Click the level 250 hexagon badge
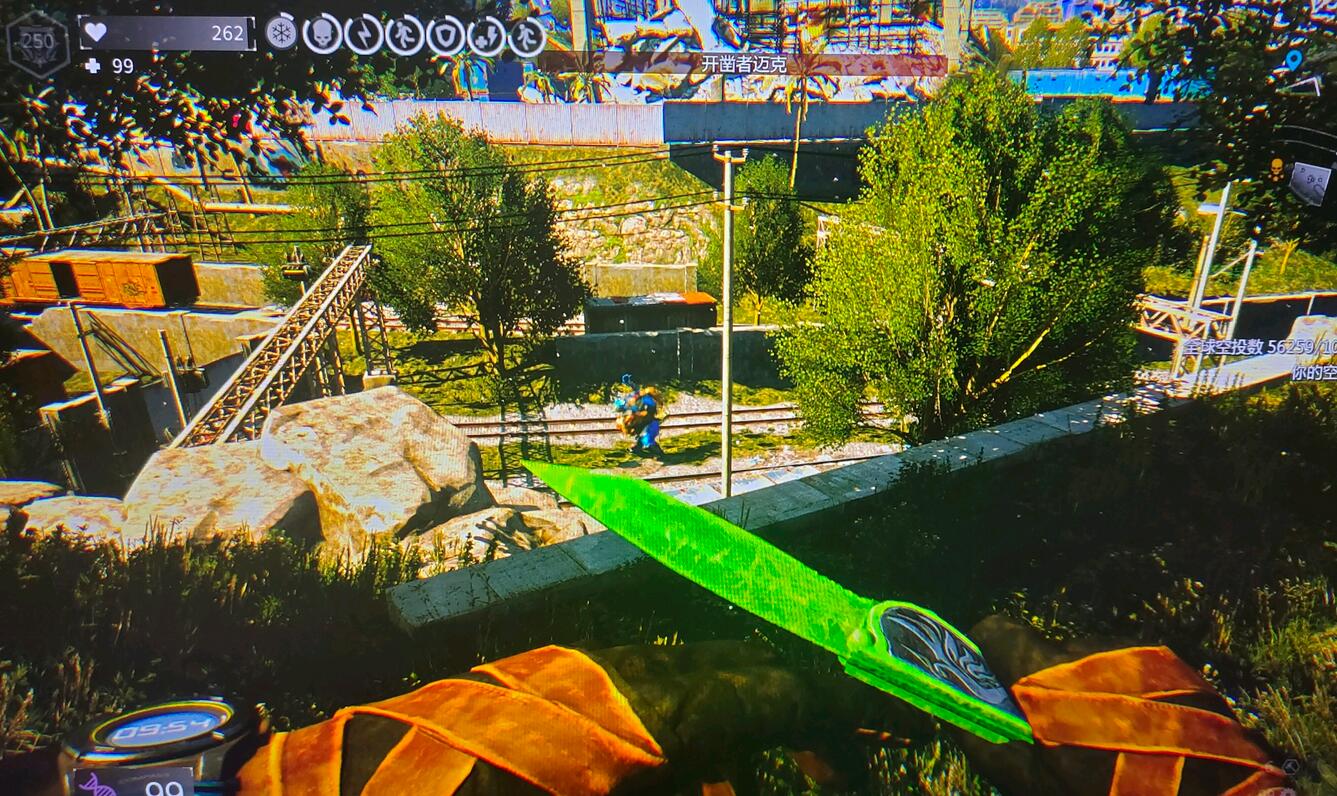 (37, 44)
